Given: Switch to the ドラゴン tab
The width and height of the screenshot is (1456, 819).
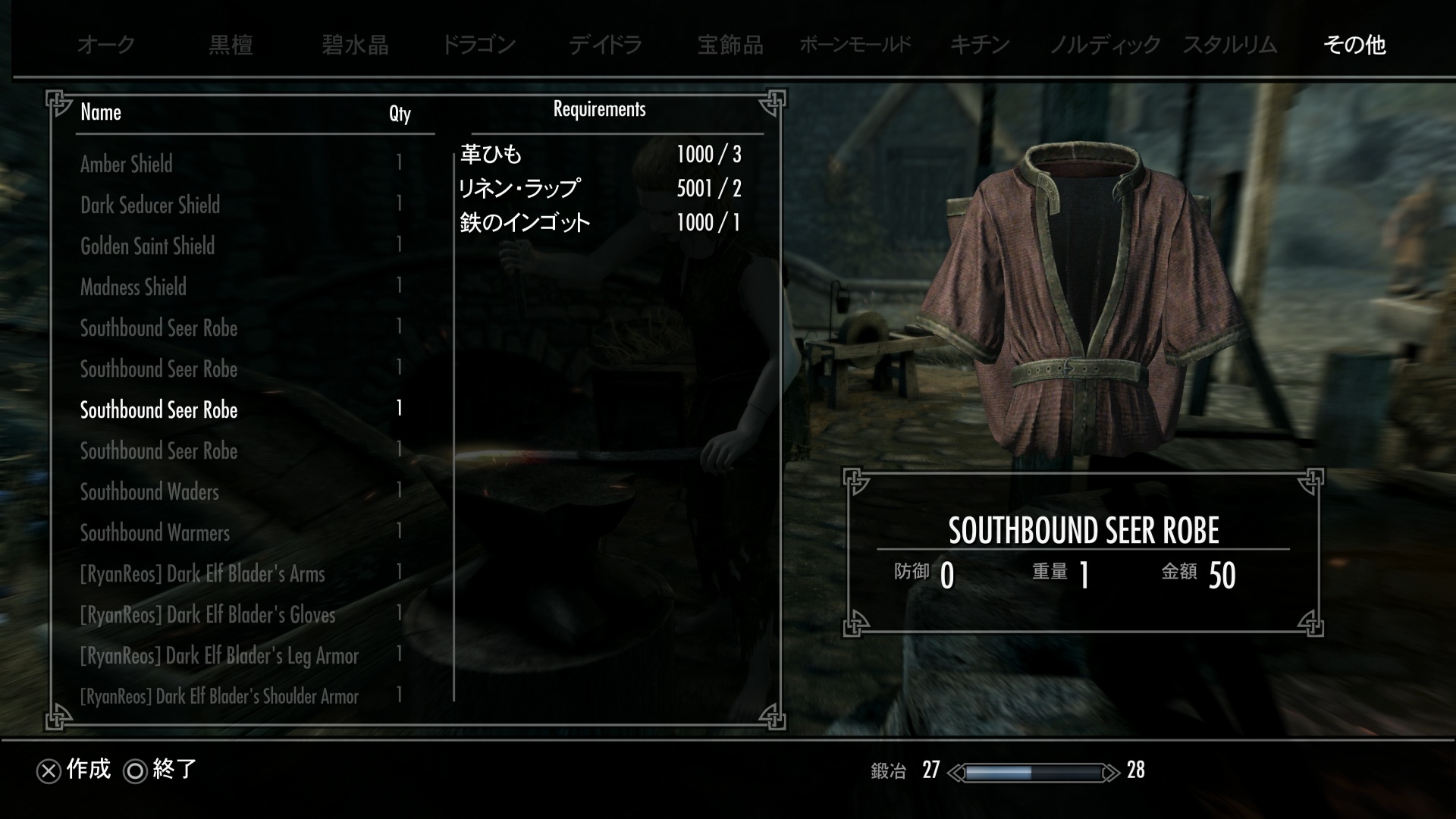Looking at the screenshot, I should [479, 45].
